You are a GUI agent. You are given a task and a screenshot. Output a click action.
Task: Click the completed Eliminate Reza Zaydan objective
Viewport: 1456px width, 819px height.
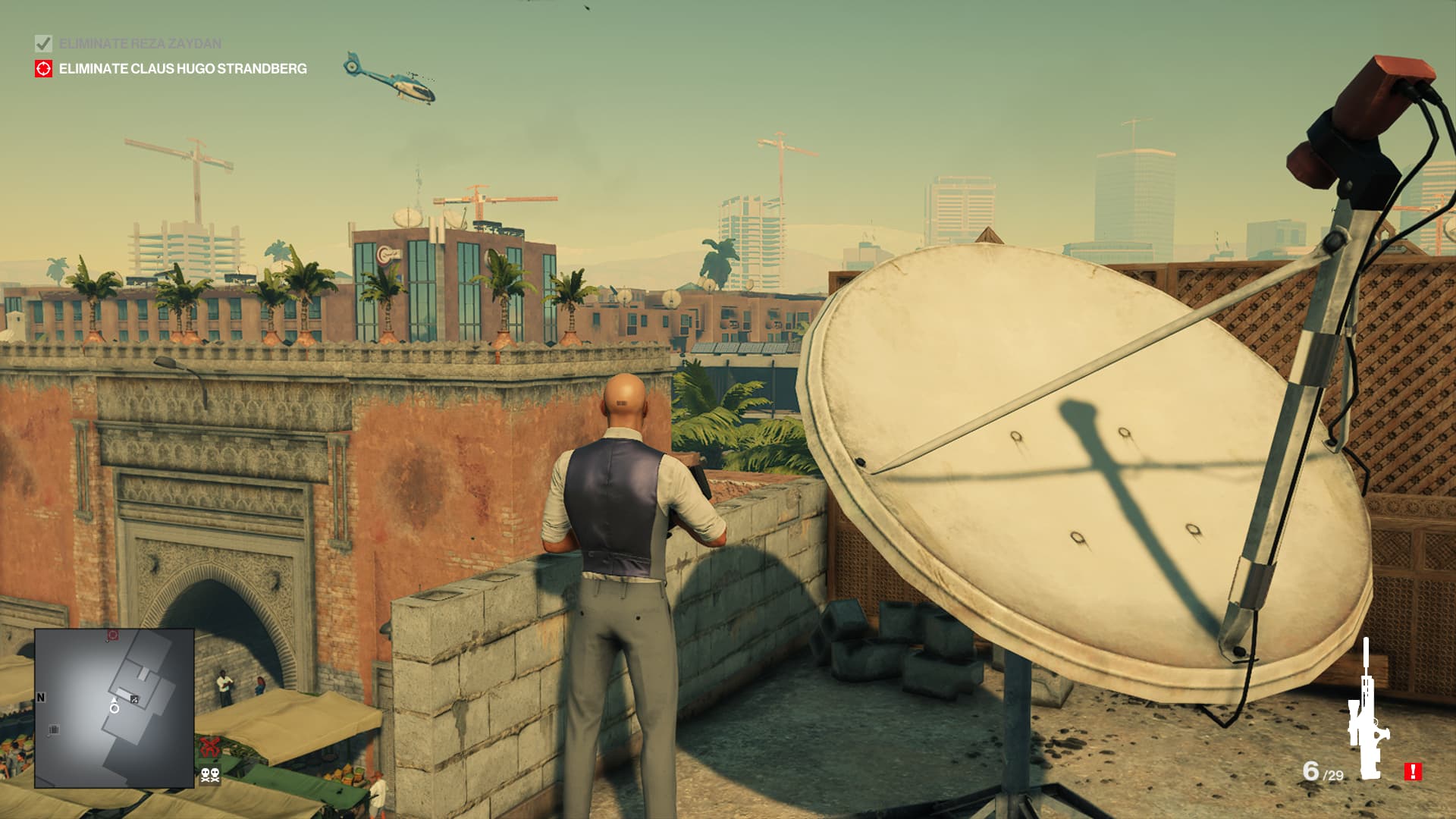coord(140,44)
